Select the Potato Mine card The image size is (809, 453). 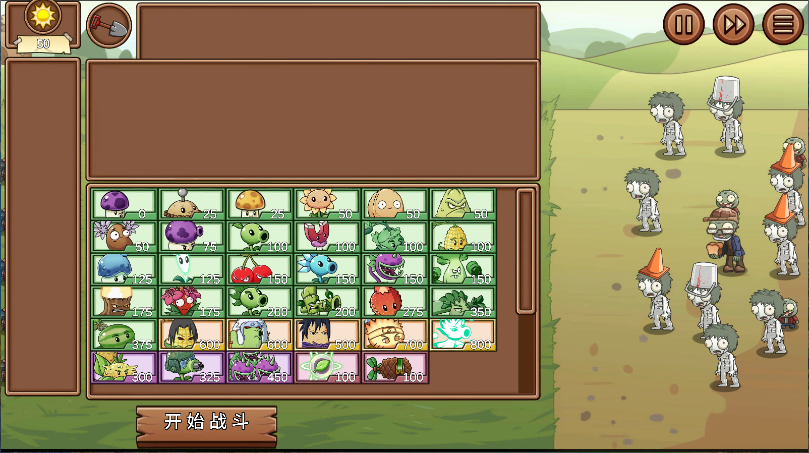click(191, 204)
